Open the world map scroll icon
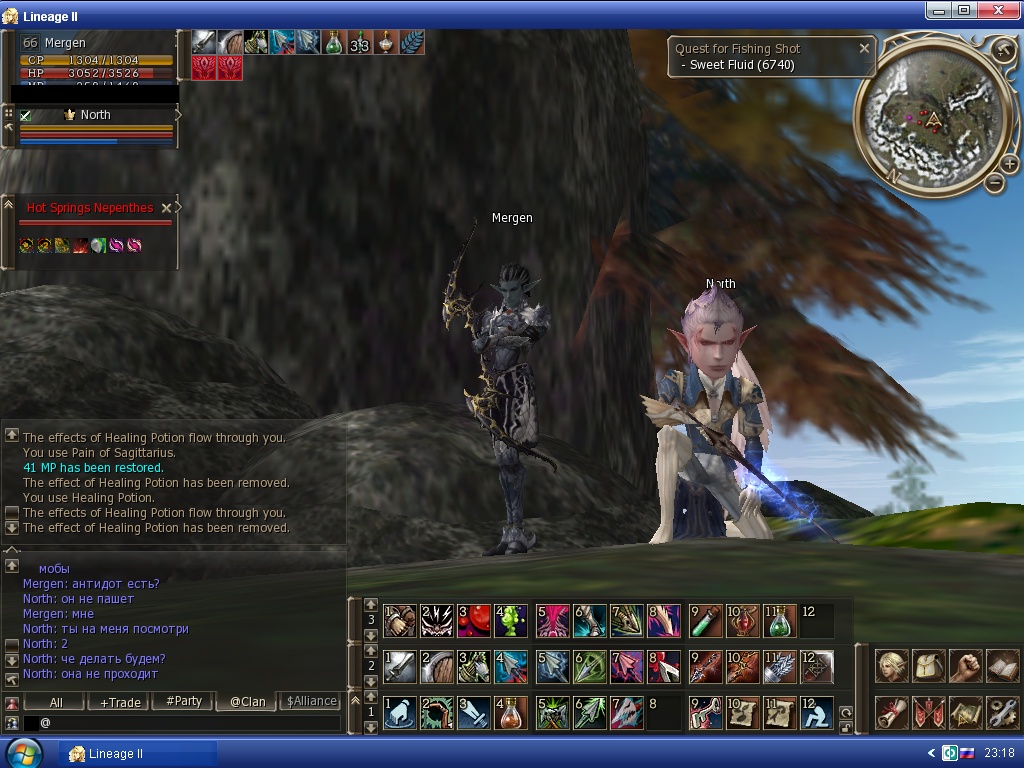This screenshot has width=1024, height=768. coord(965,712)
